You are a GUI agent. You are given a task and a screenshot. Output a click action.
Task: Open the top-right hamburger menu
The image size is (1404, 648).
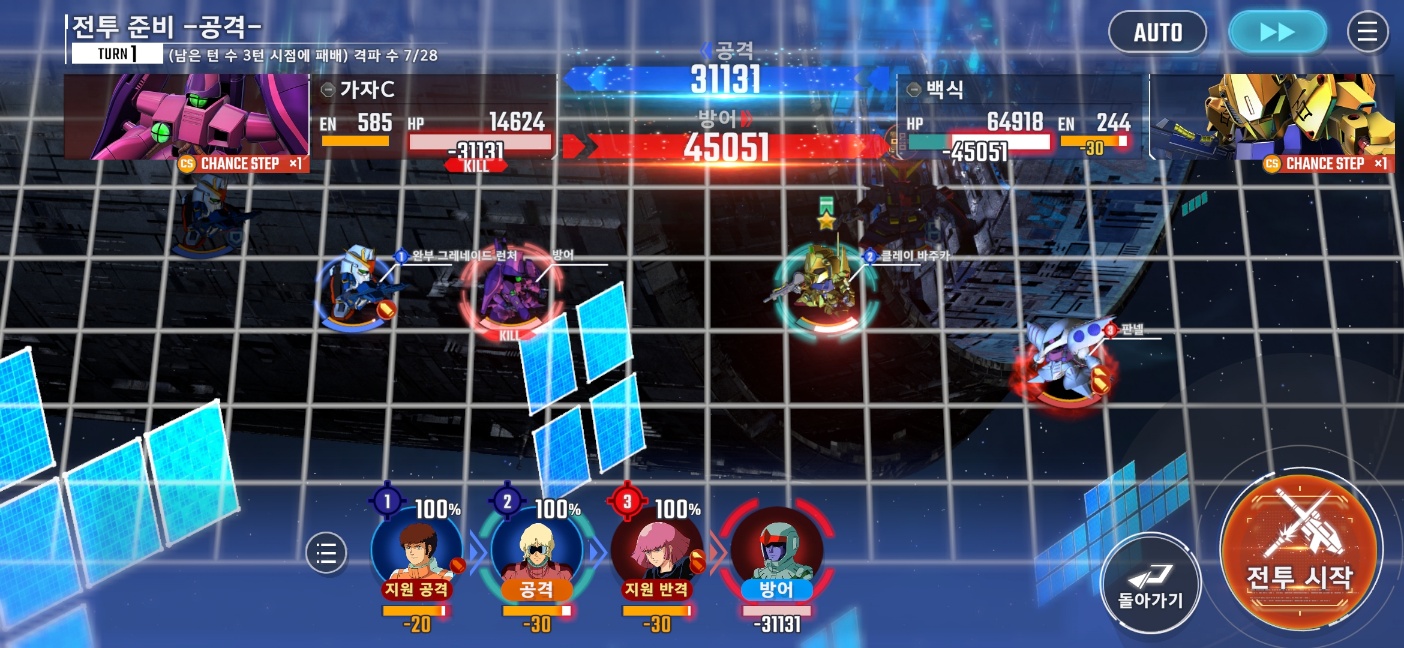click(x=1367, y=32)
